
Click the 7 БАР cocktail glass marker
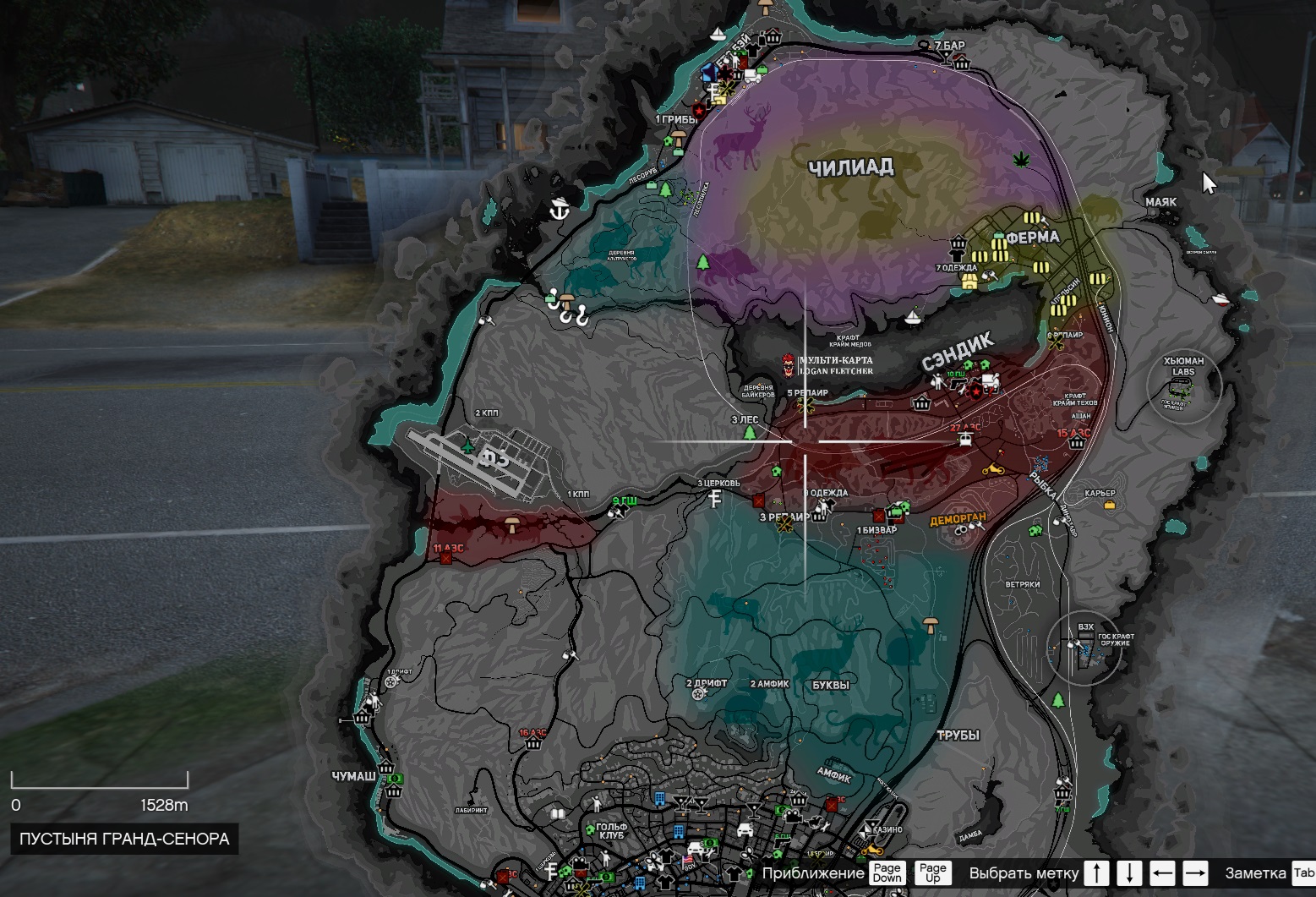[944, 56]
